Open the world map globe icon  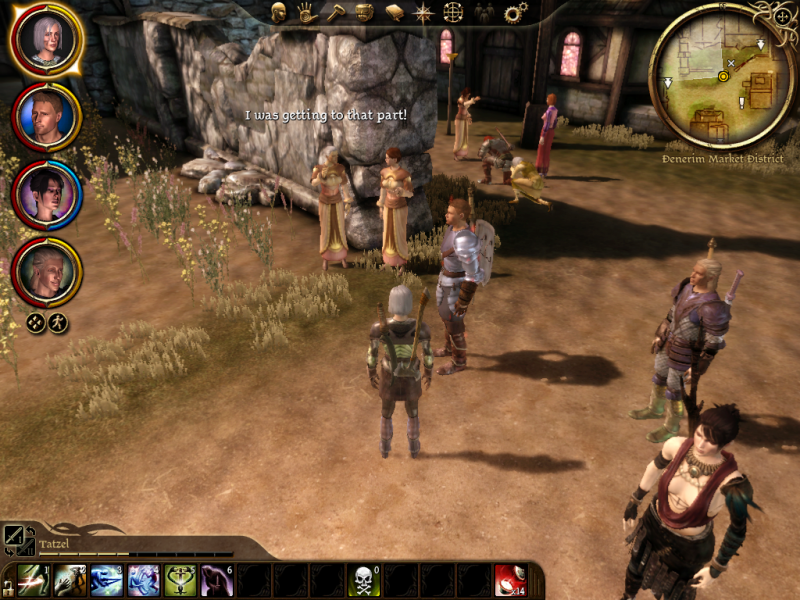click(x=454, y=12)
